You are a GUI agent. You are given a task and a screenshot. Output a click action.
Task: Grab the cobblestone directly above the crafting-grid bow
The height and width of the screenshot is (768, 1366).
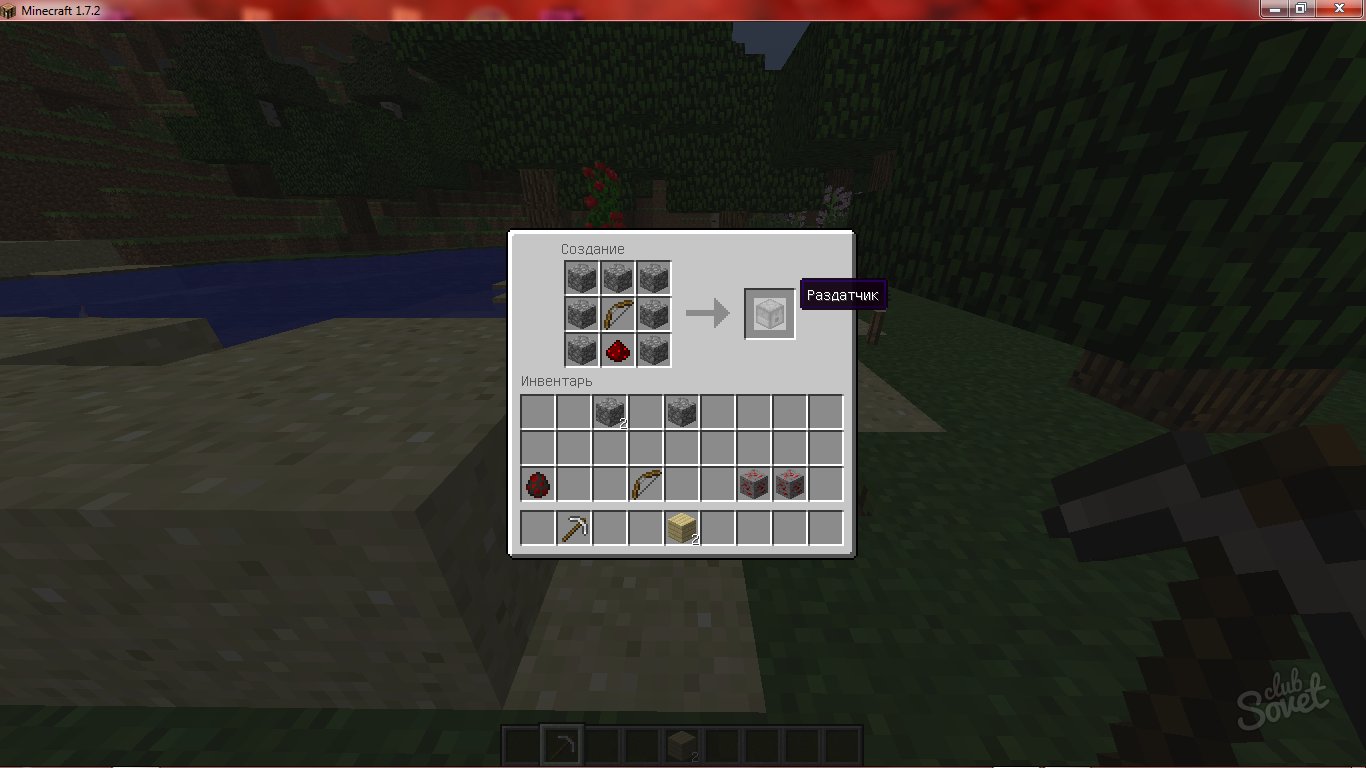tap(617, 278)
